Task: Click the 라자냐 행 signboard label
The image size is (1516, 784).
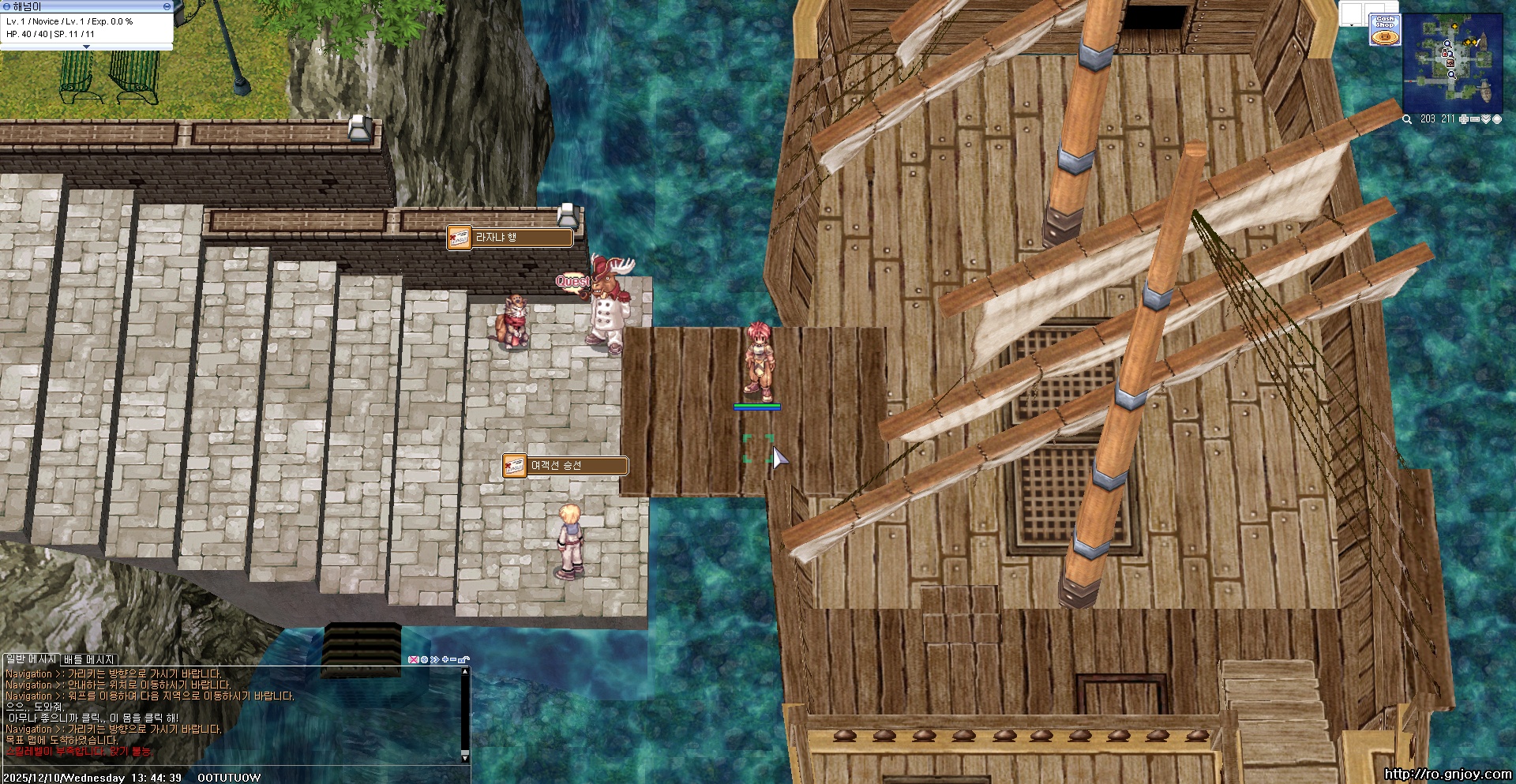Action: point(521,238)
